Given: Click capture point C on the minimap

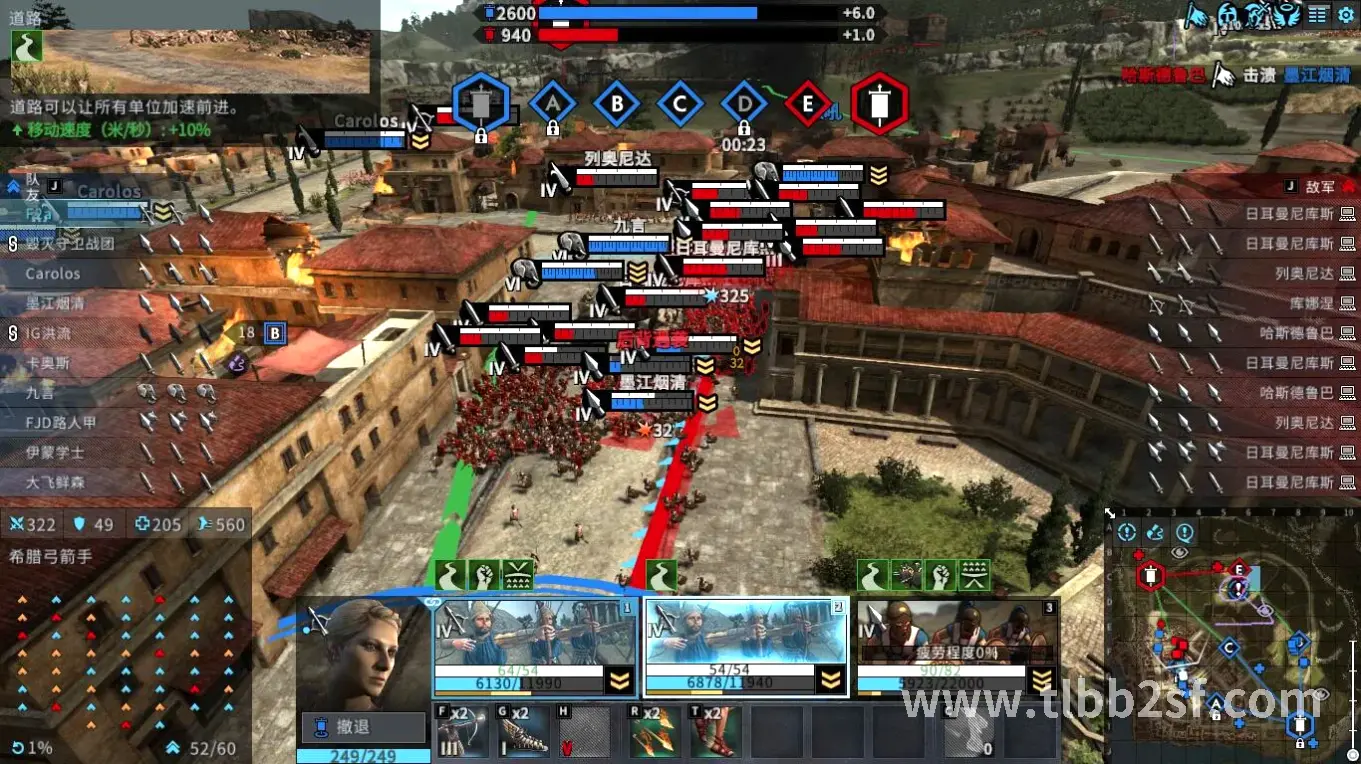Looking at the screenshot, I should tap(1229, 648).
